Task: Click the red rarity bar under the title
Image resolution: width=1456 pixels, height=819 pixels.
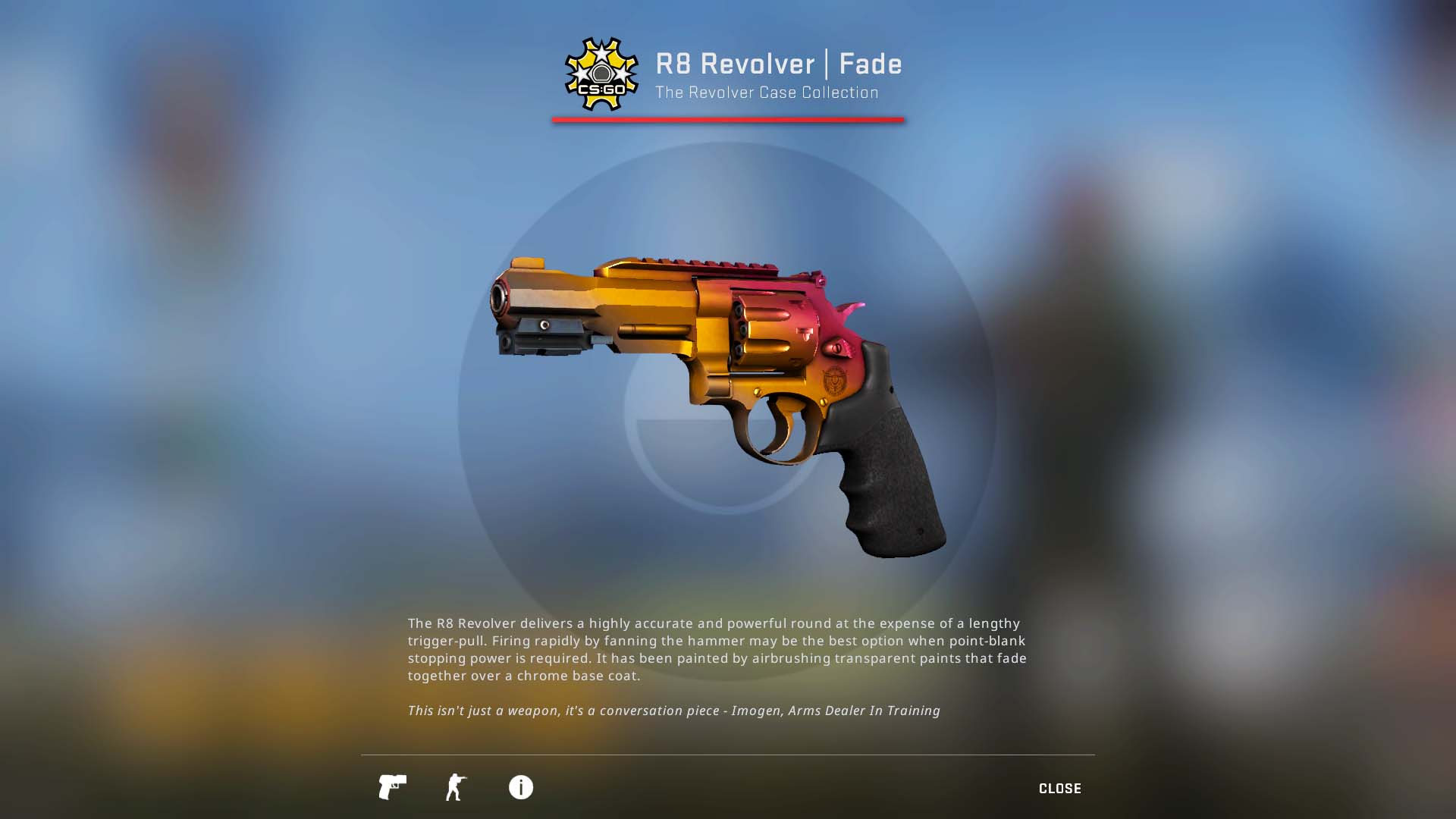Action: pos(728,118)
